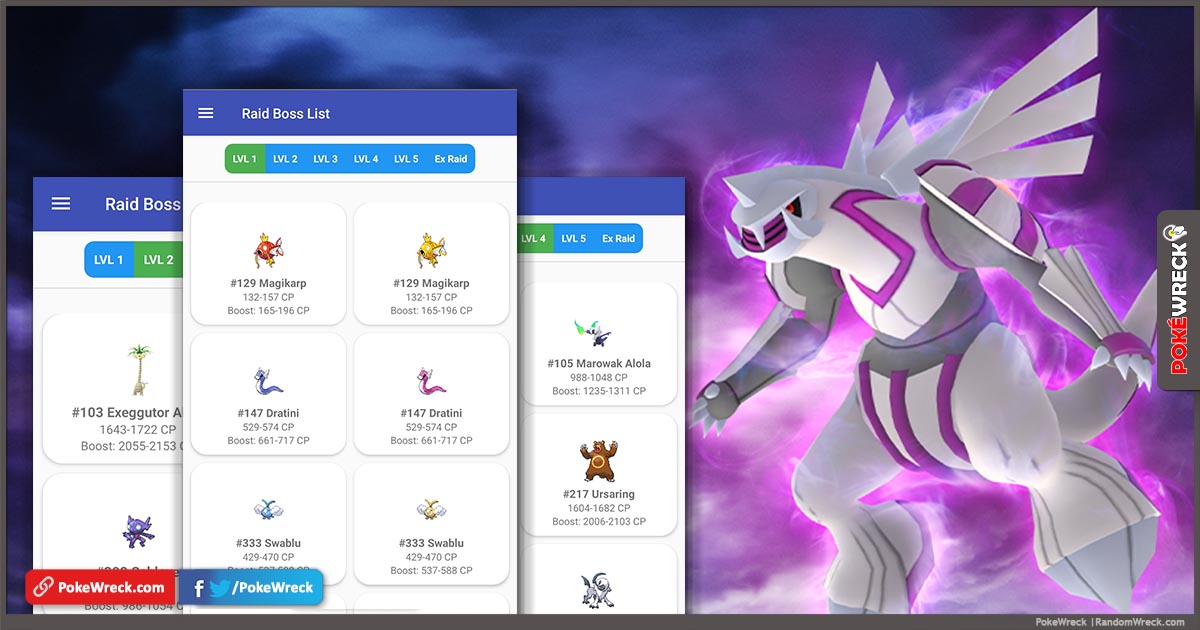Open hamburger menu beside the full Raid Boss List title

point(206,113)
